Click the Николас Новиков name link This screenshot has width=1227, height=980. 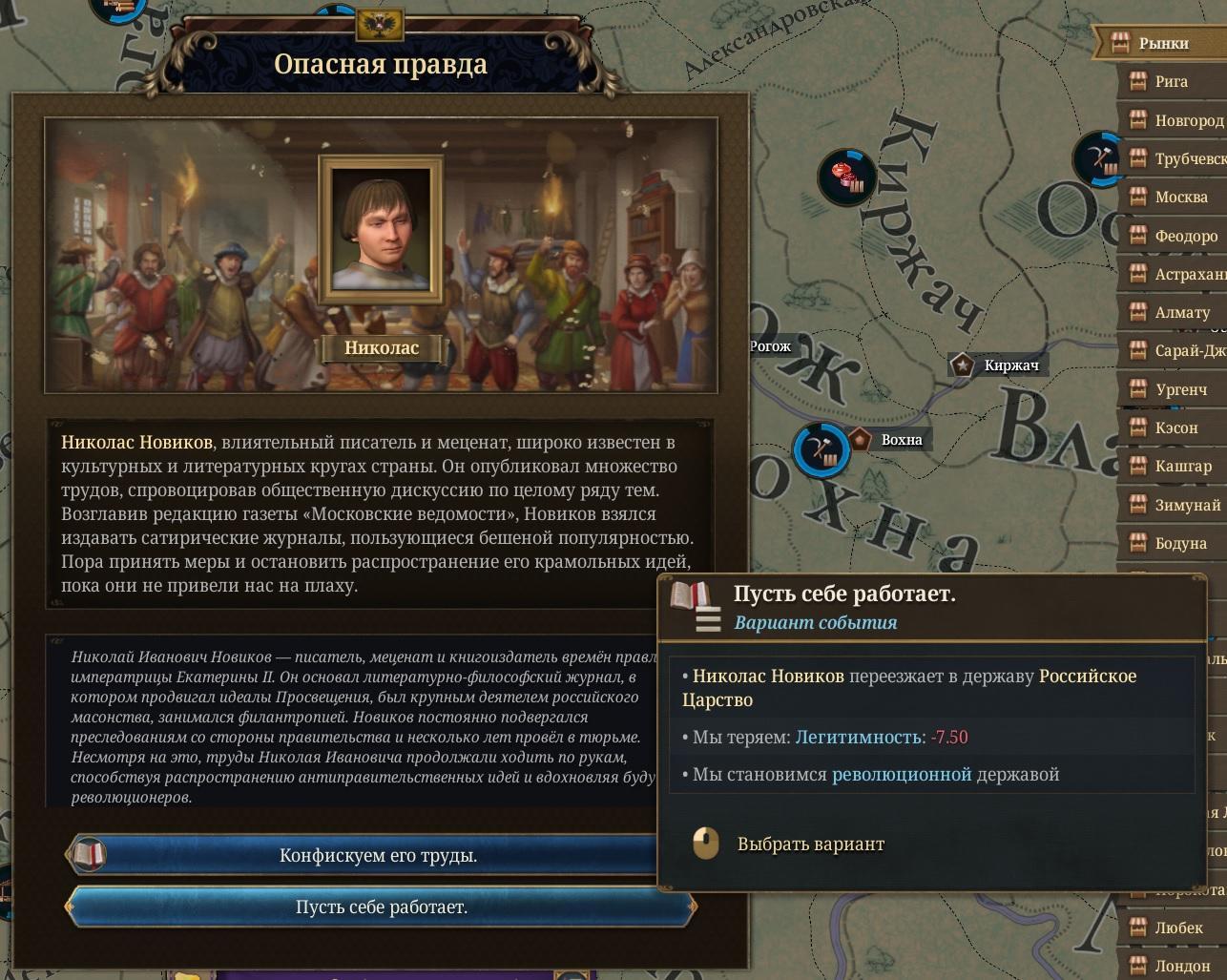(136, 442)
